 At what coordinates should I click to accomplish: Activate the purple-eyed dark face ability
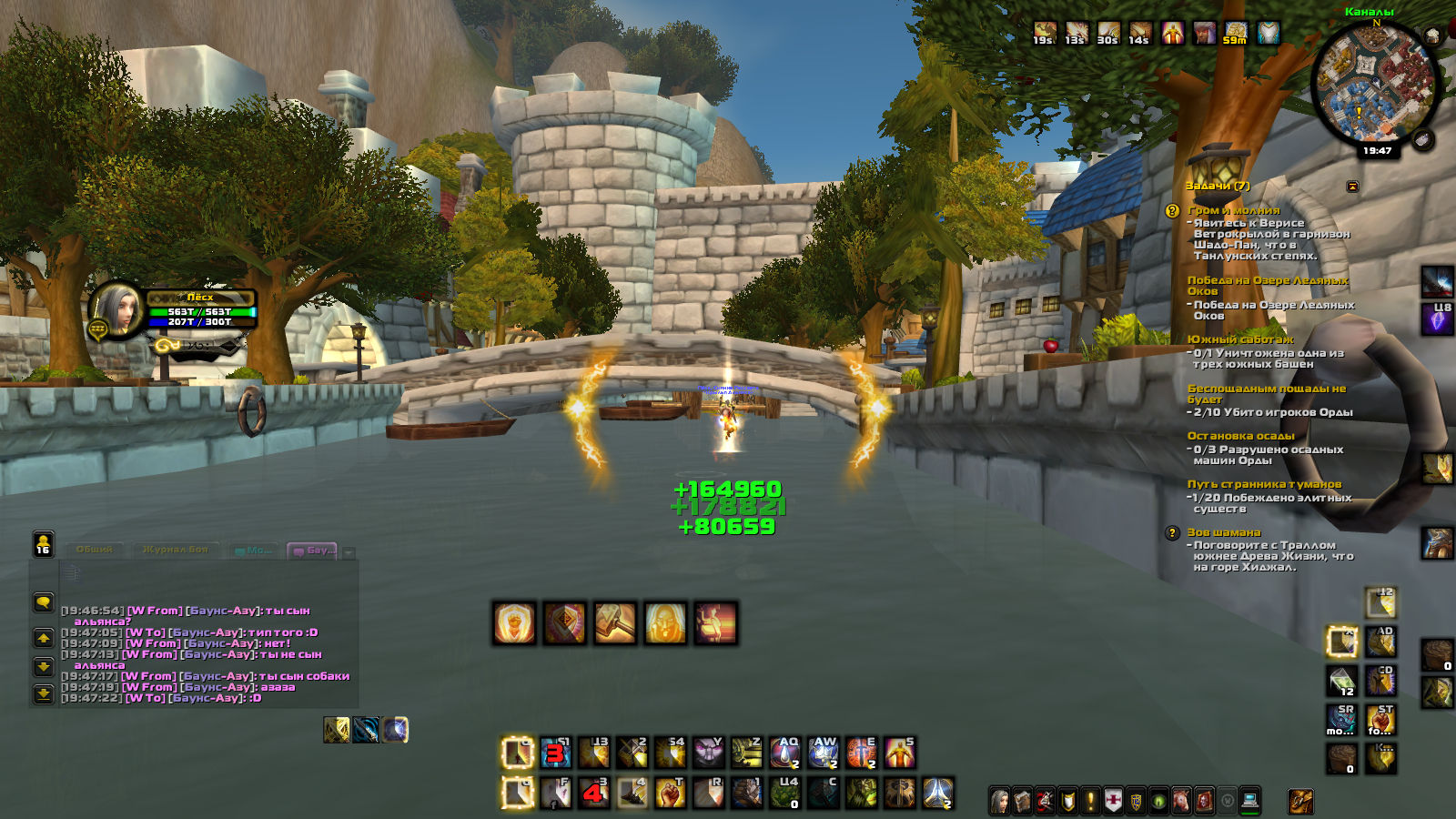coord(709,753)
